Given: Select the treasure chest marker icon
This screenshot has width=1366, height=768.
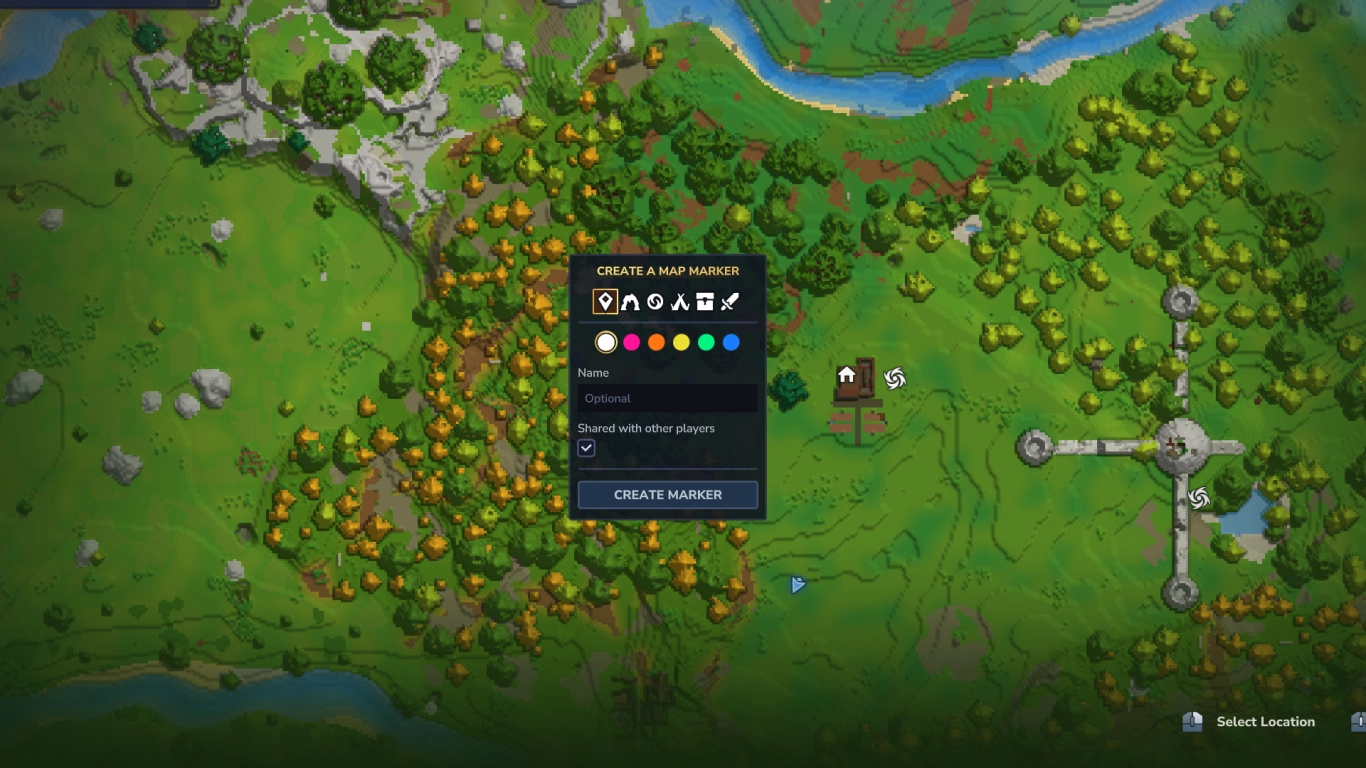Looking at the screenshot, I should click(704, 301).
